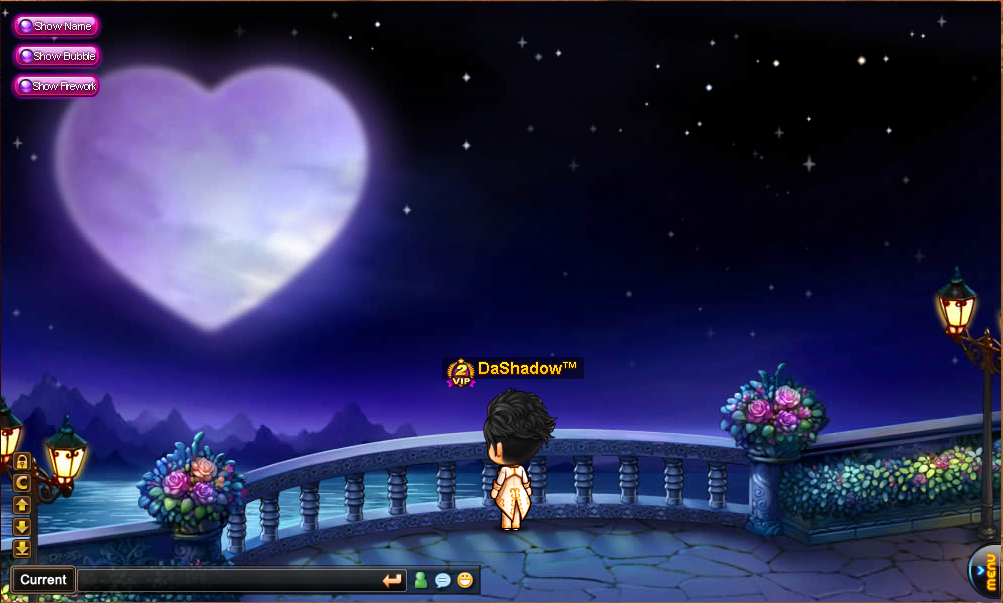Focus the chat text input box
Viewport: 1003px width, 603px height.
[x=228, y=580]
